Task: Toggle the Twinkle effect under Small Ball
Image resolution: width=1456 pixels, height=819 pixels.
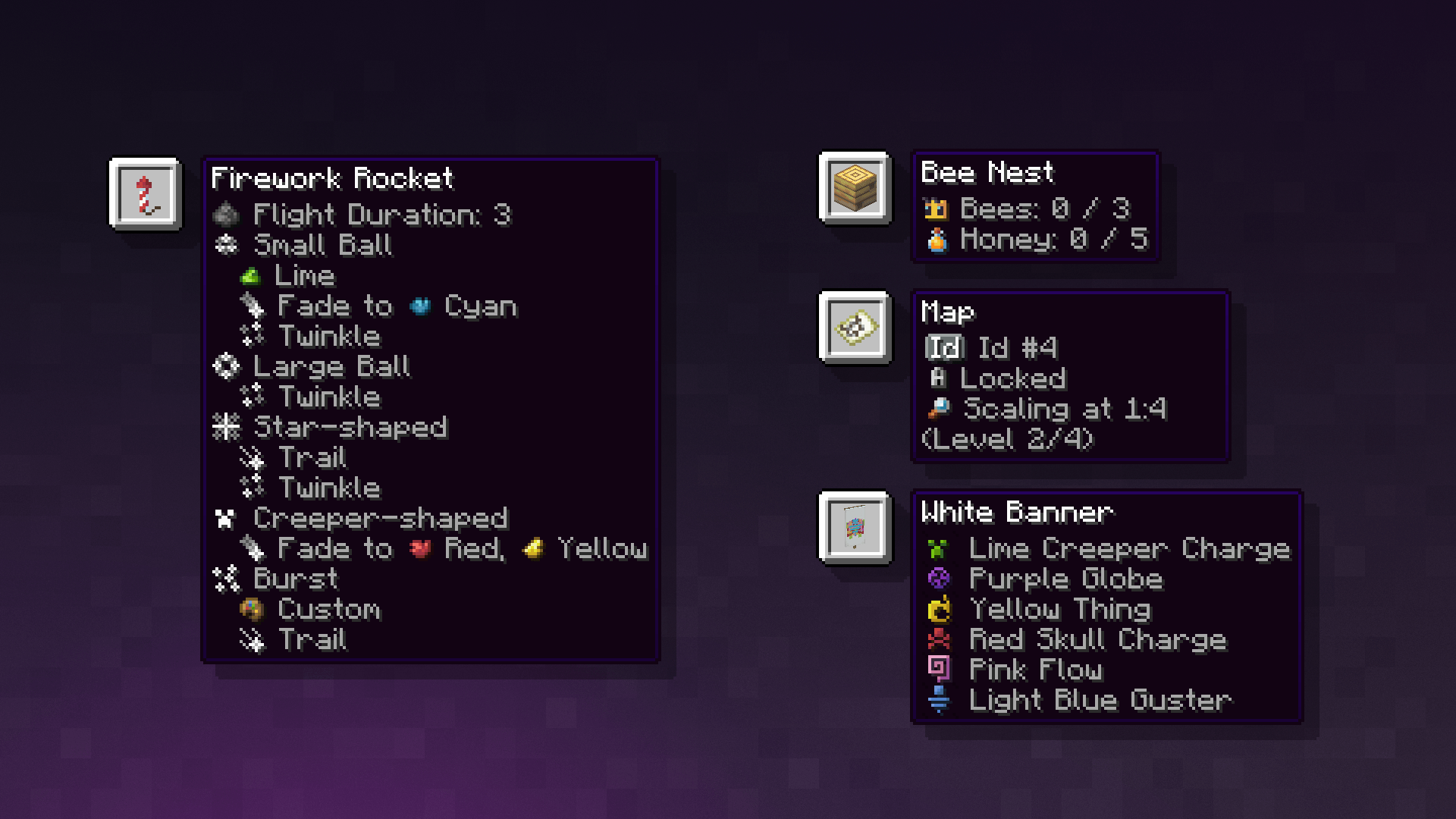Action: (x=329, y=336)
